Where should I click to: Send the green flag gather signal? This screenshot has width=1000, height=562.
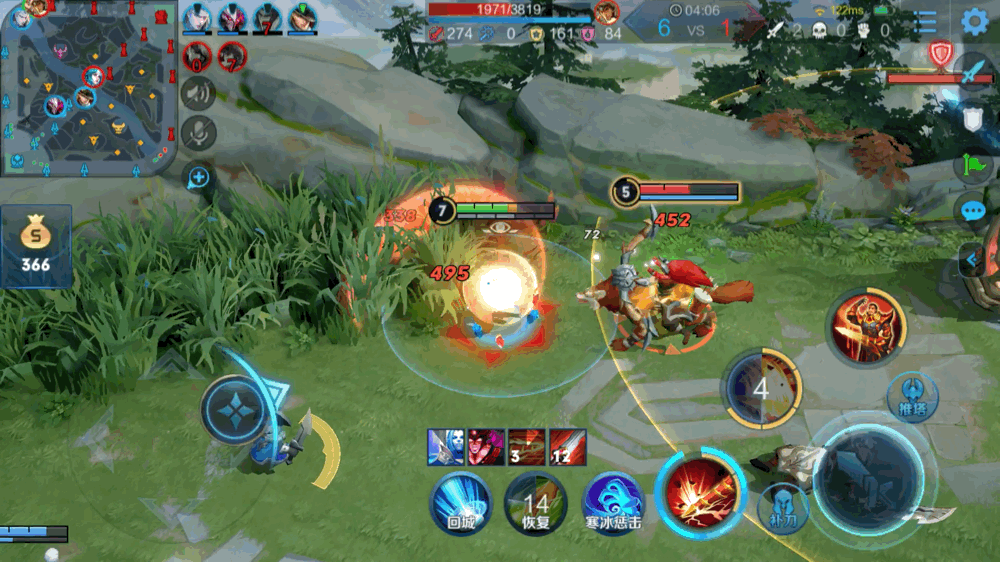click(972, 165)
